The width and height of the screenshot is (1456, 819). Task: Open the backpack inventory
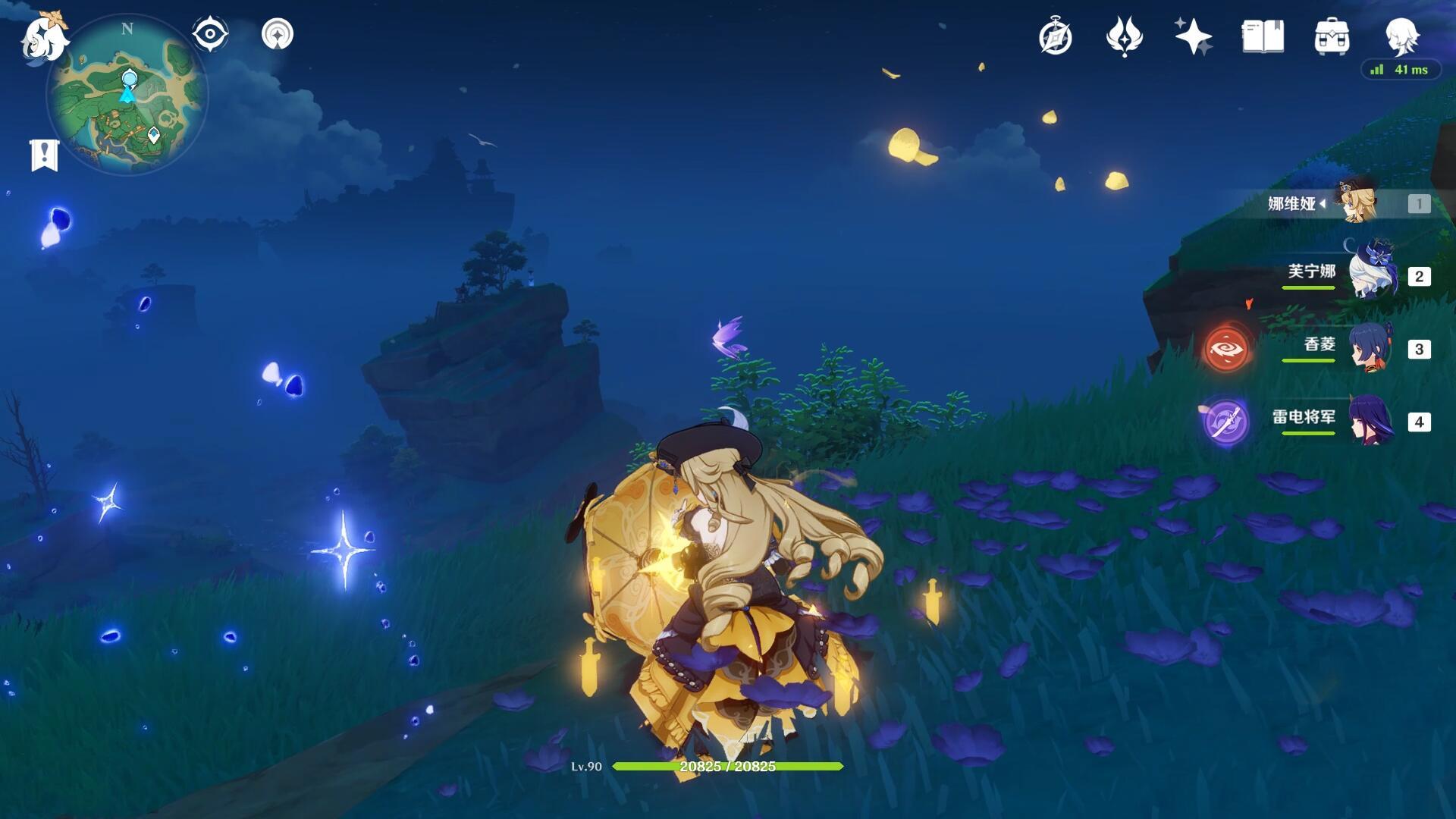point(1332,36)
